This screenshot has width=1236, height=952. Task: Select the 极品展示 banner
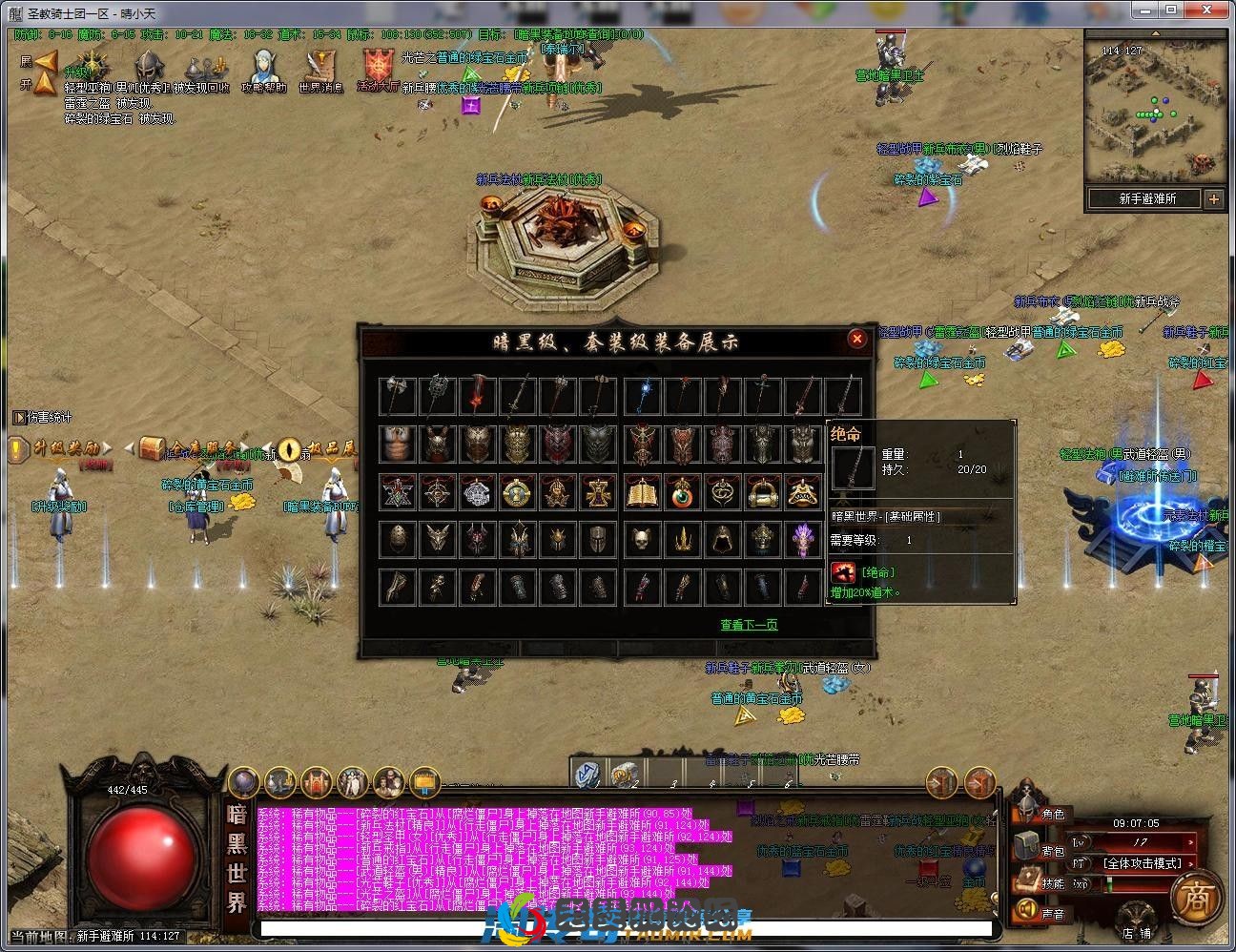(330, 446)
